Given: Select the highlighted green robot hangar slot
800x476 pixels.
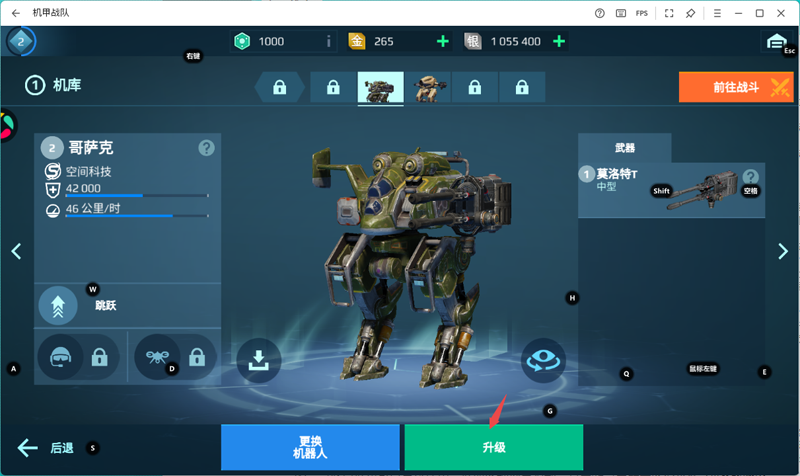Looking at the screenshot, I should tap(380, 88).
